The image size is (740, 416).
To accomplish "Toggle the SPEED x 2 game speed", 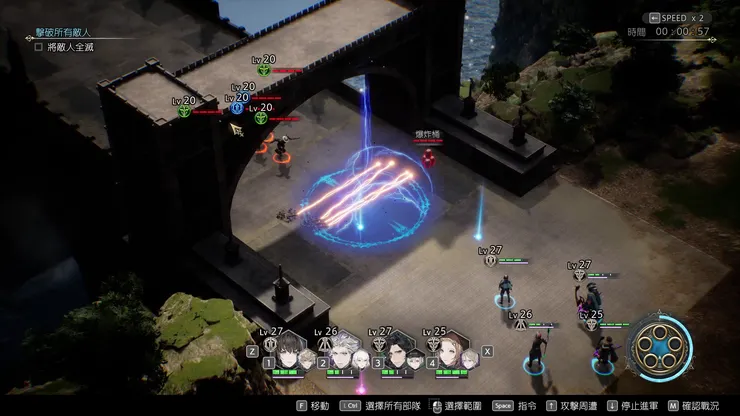I will pos(683,17).
